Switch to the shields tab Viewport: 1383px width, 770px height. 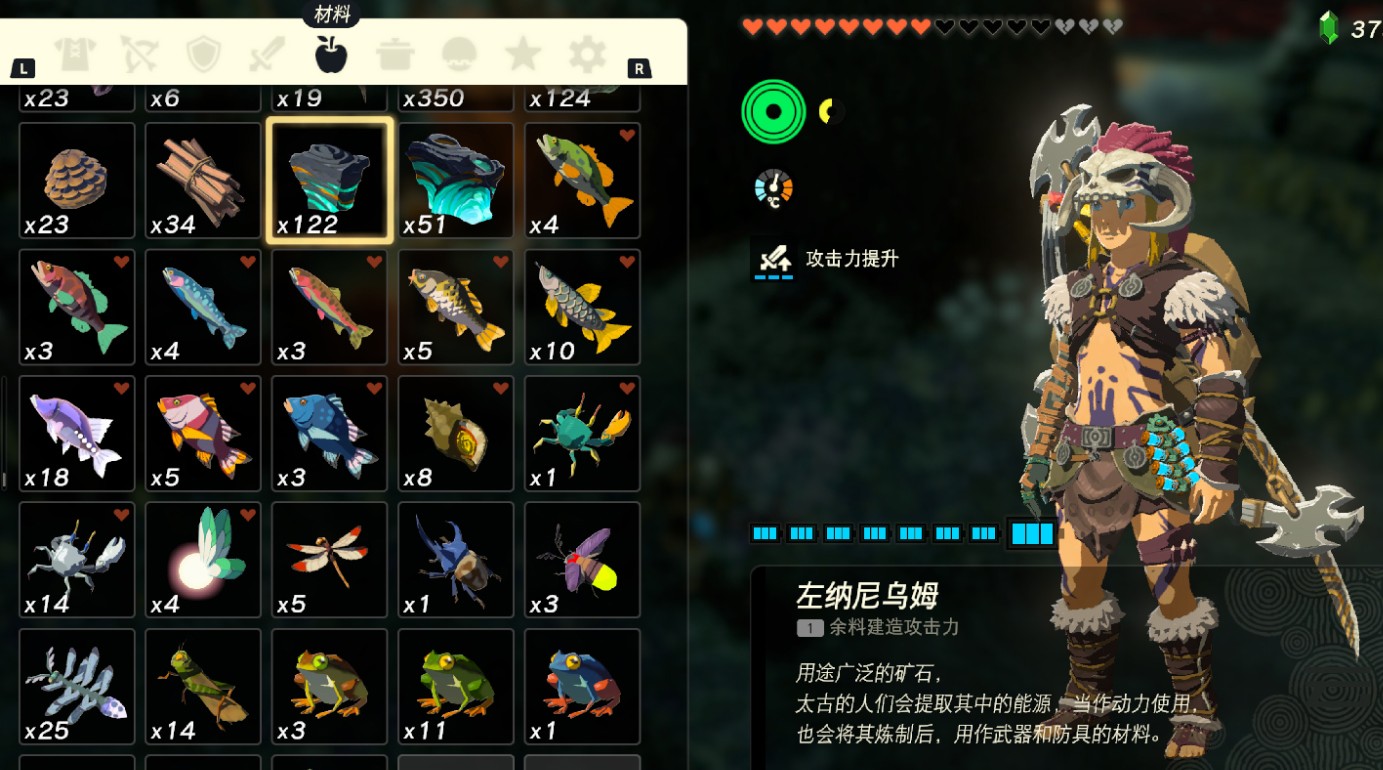click(x=203, y=54)
